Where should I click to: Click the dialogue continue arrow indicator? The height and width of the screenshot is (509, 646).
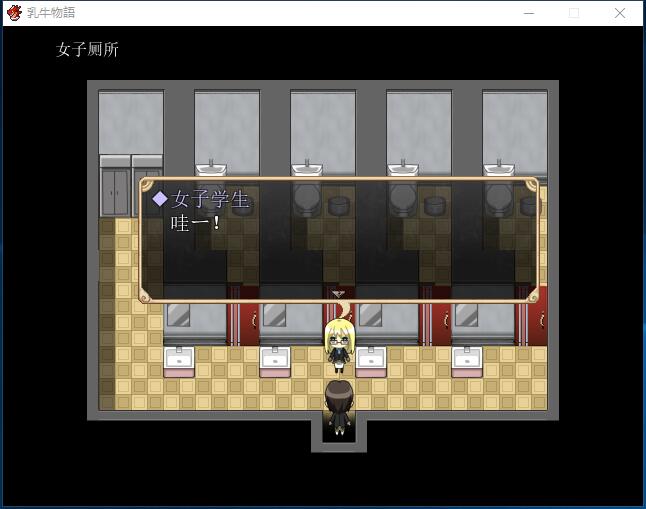click(x=338, y=294)
